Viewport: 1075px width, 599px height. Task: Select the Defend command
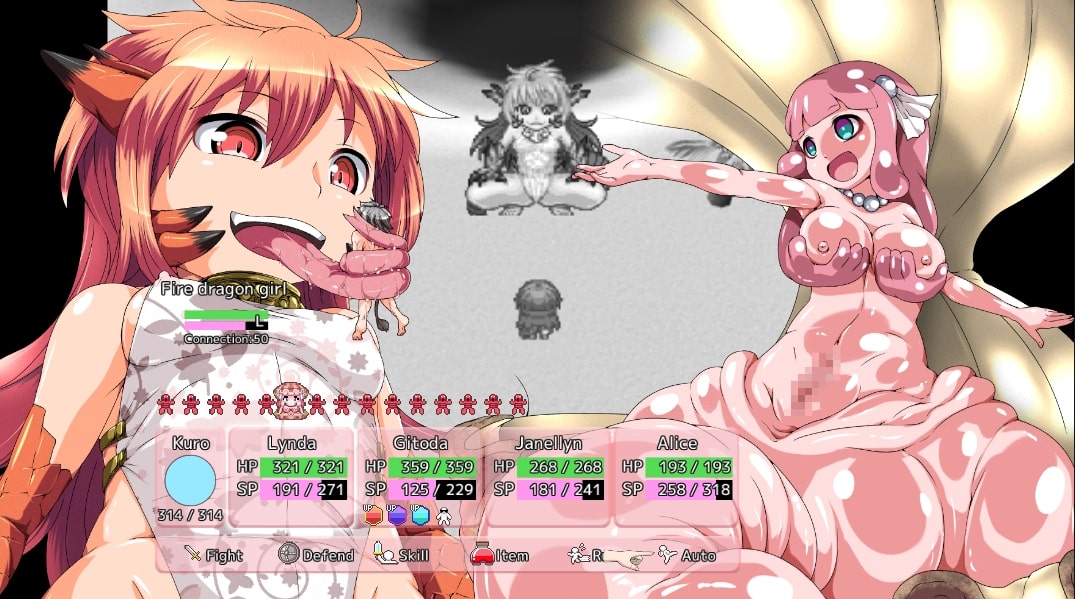click(316, 555)
